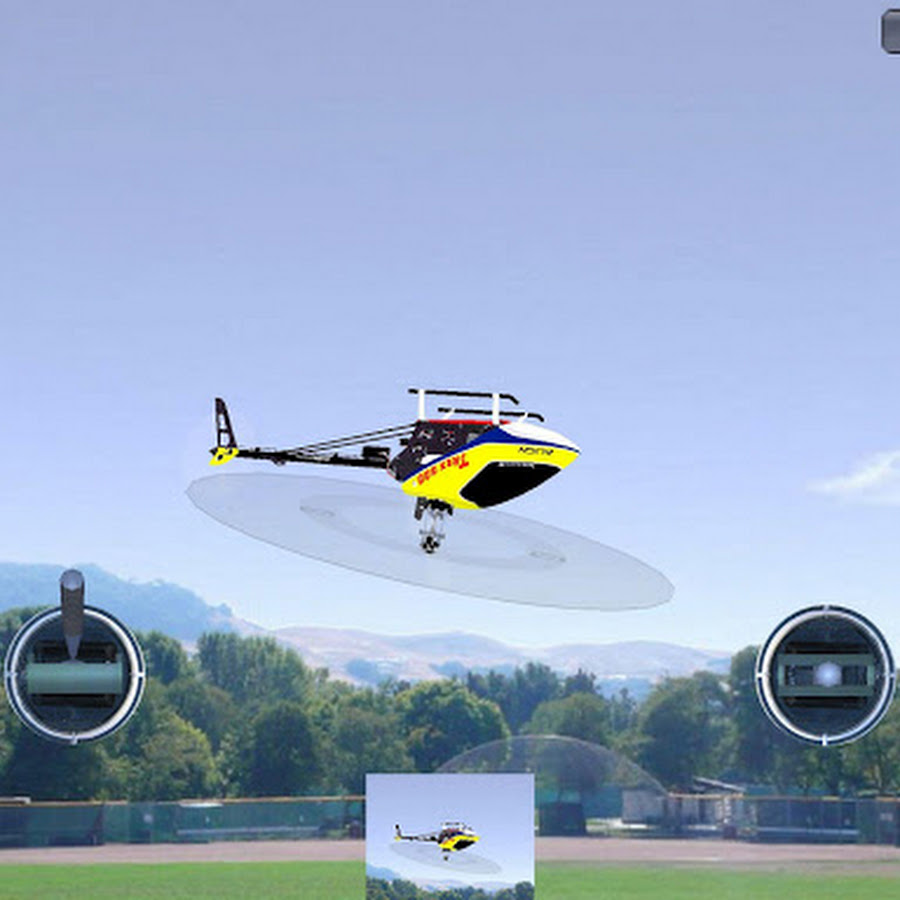The height and width of the screenshot is (900, 900).
Task: Tap the left throttle joystick control
Action: pyautogui.click(x=75, y=674)
